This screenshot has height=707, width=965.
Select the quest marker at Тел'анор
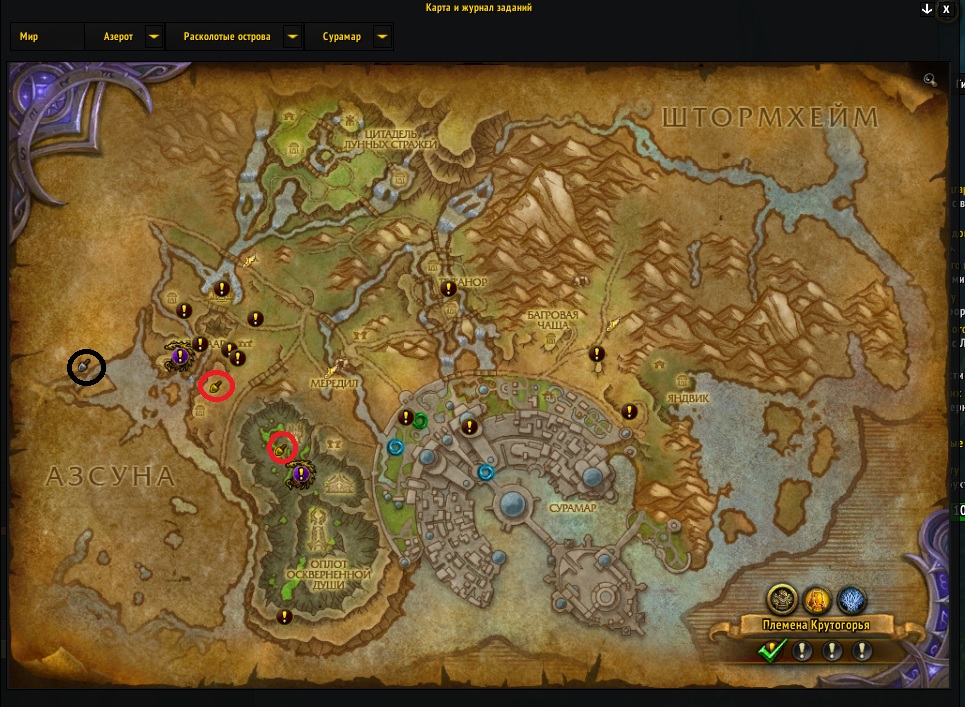tap(449, 288)
